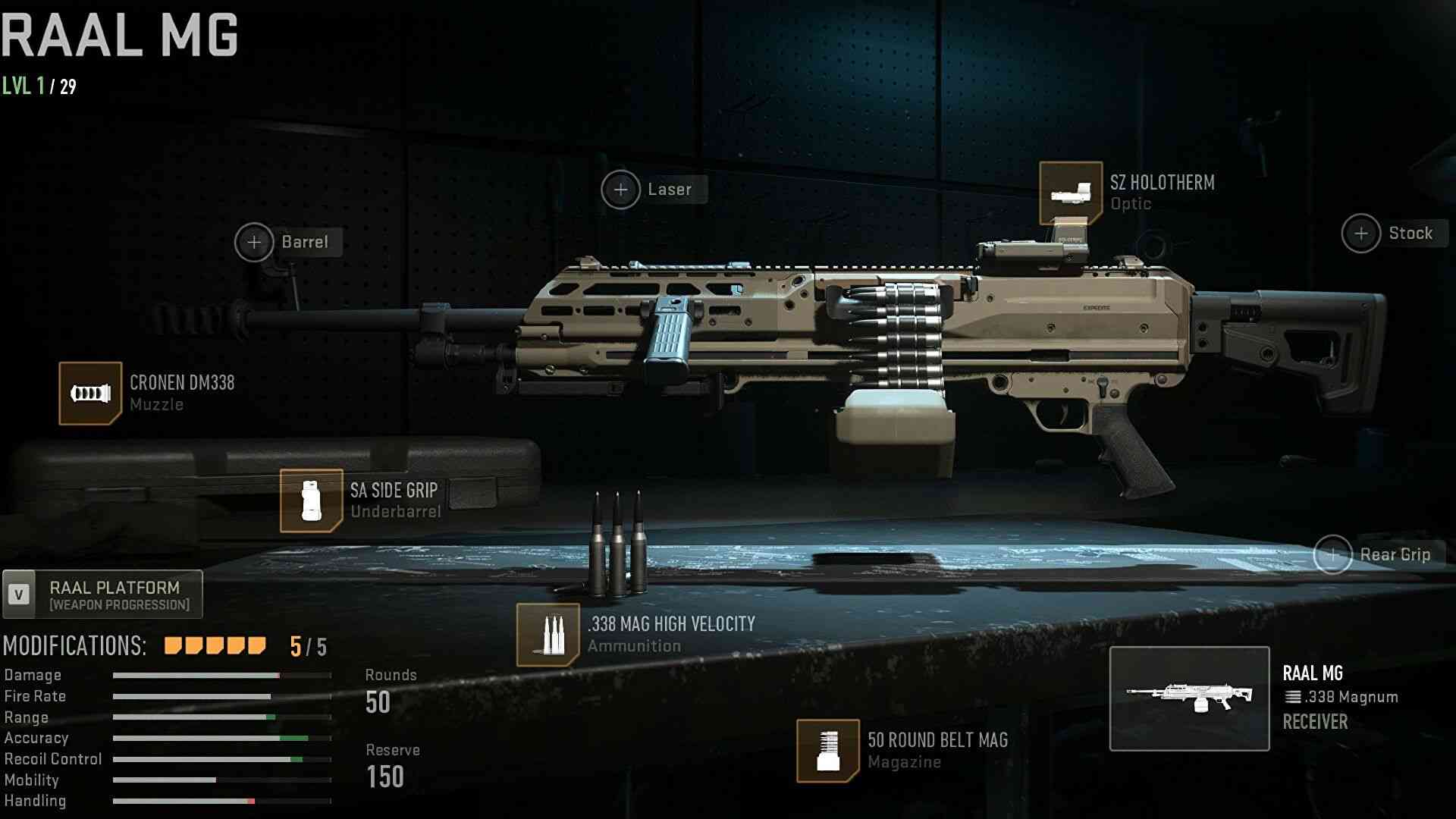Open the empty Laser slot
The height and width of the screenshot is (819, 1456).
point(620,190)
